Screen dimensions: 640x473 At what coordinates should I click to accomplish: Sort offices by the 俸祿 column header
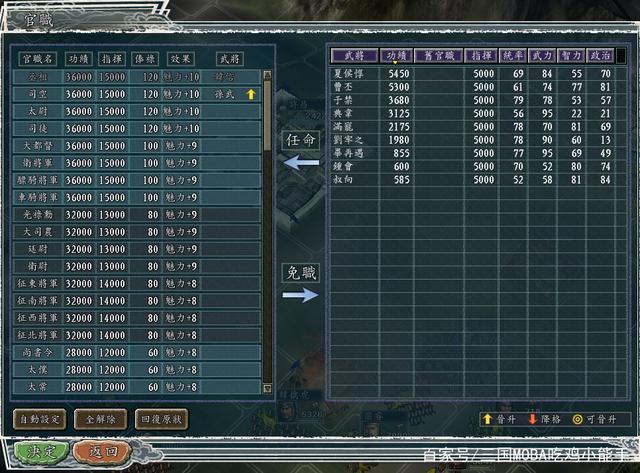(149, 58)
